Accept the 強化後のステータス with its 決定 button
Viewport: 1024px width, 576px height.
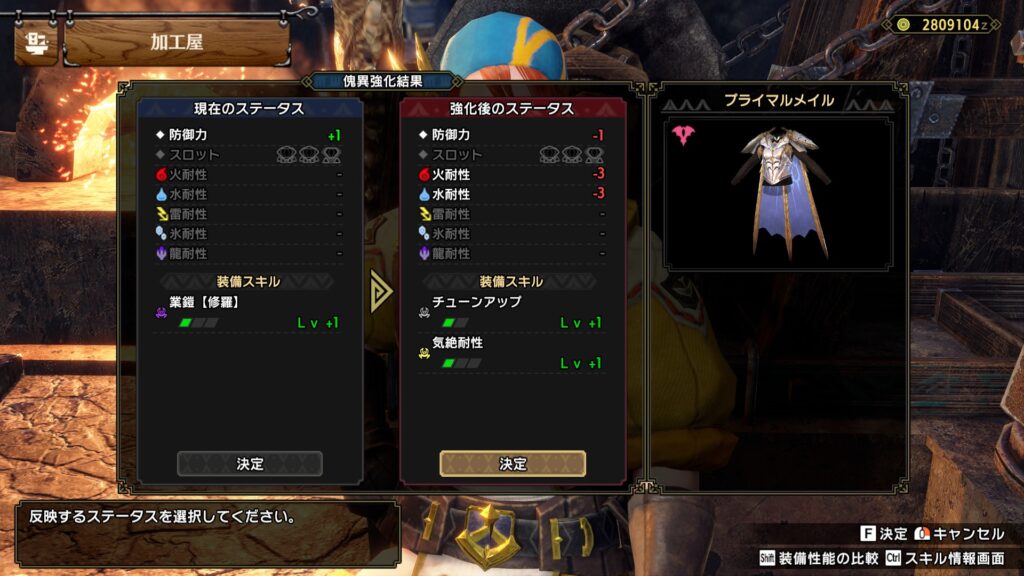[x=513, y=464]
